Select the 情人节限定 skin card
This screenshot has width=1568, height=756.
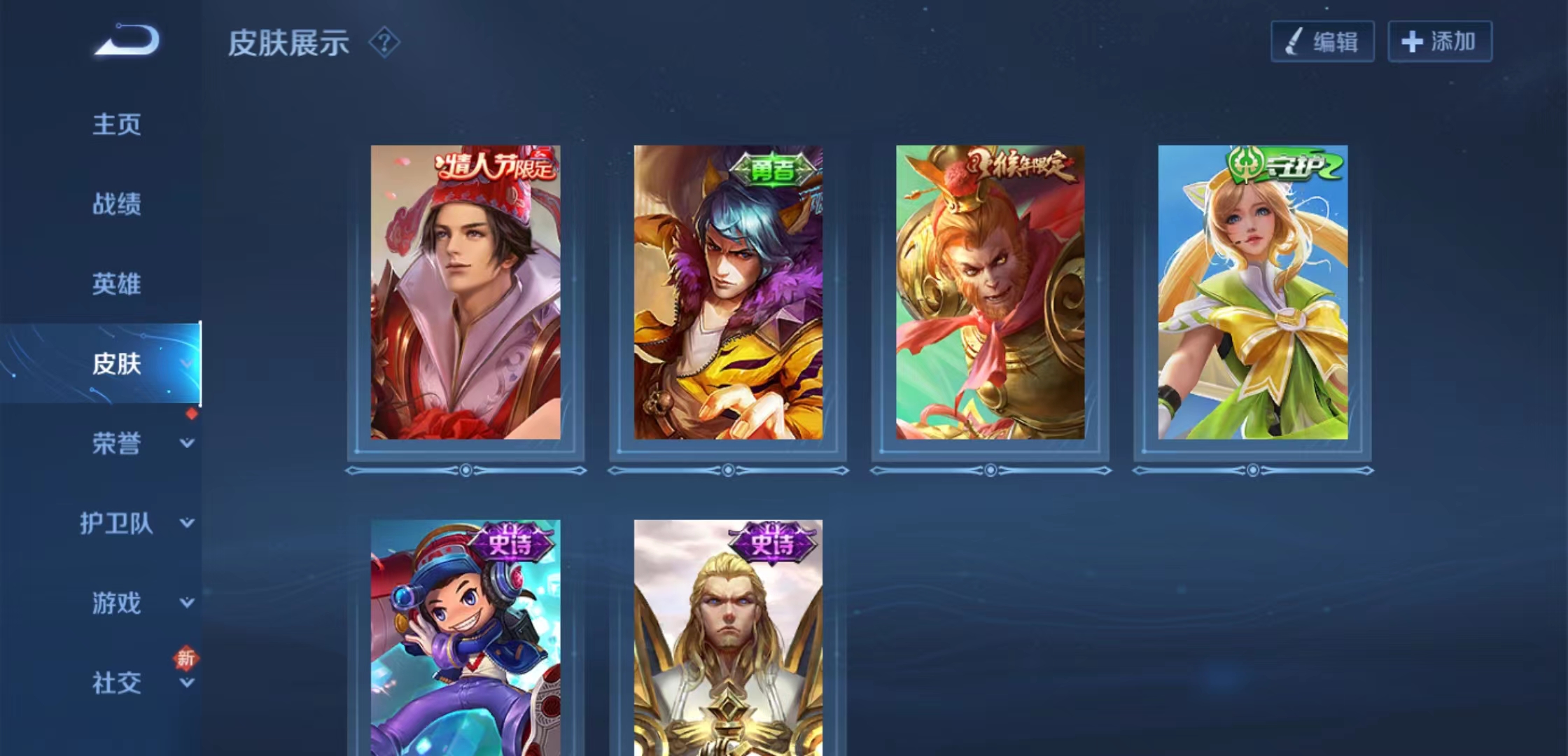(x=465, y=293)
